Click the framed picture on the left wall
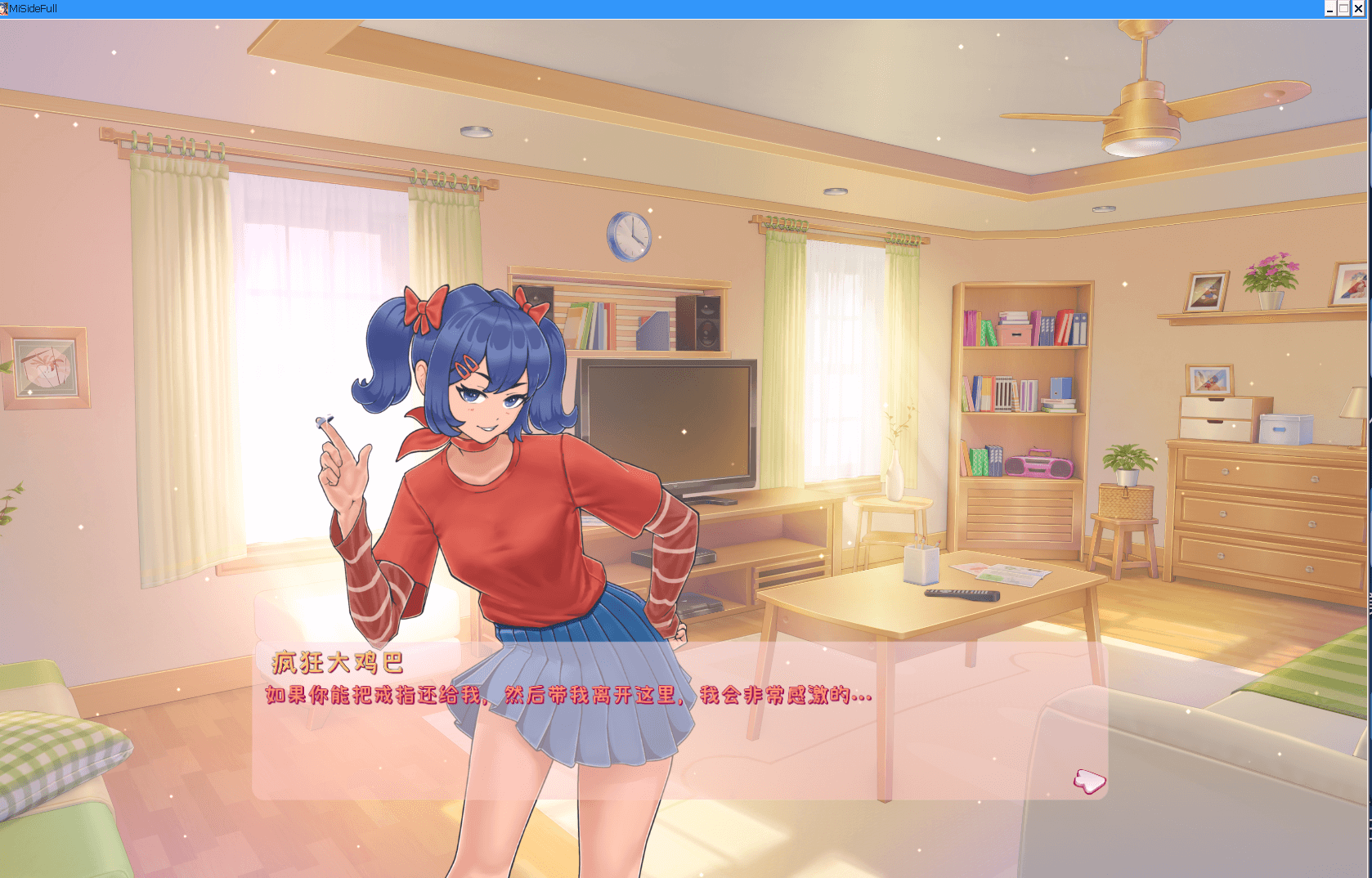 coord(45,365)
